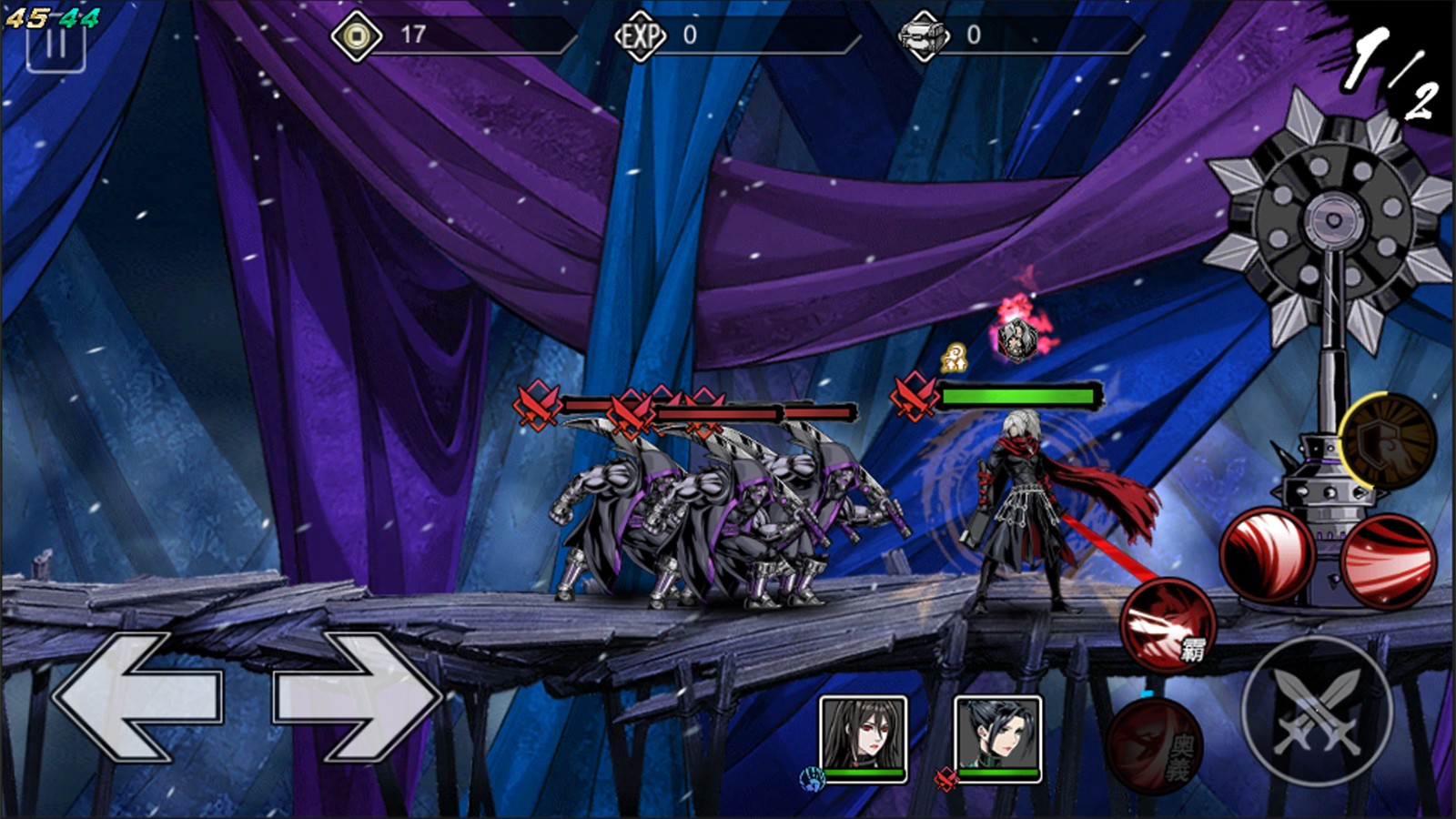Viewport: 1456px width, 819px height.
Task: Attack with the crossed swords button
Action: pos(1316,711)
